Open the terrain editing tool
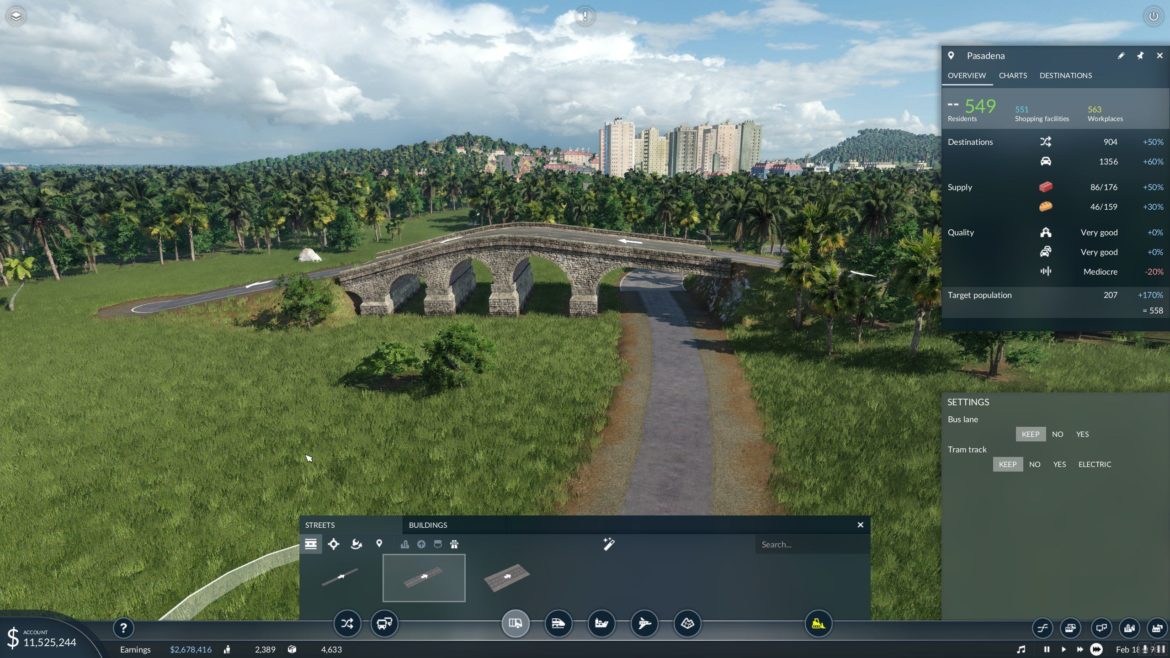Image resolution: width=1170 pixels, height=658 pixels. [x=687, y=624]
